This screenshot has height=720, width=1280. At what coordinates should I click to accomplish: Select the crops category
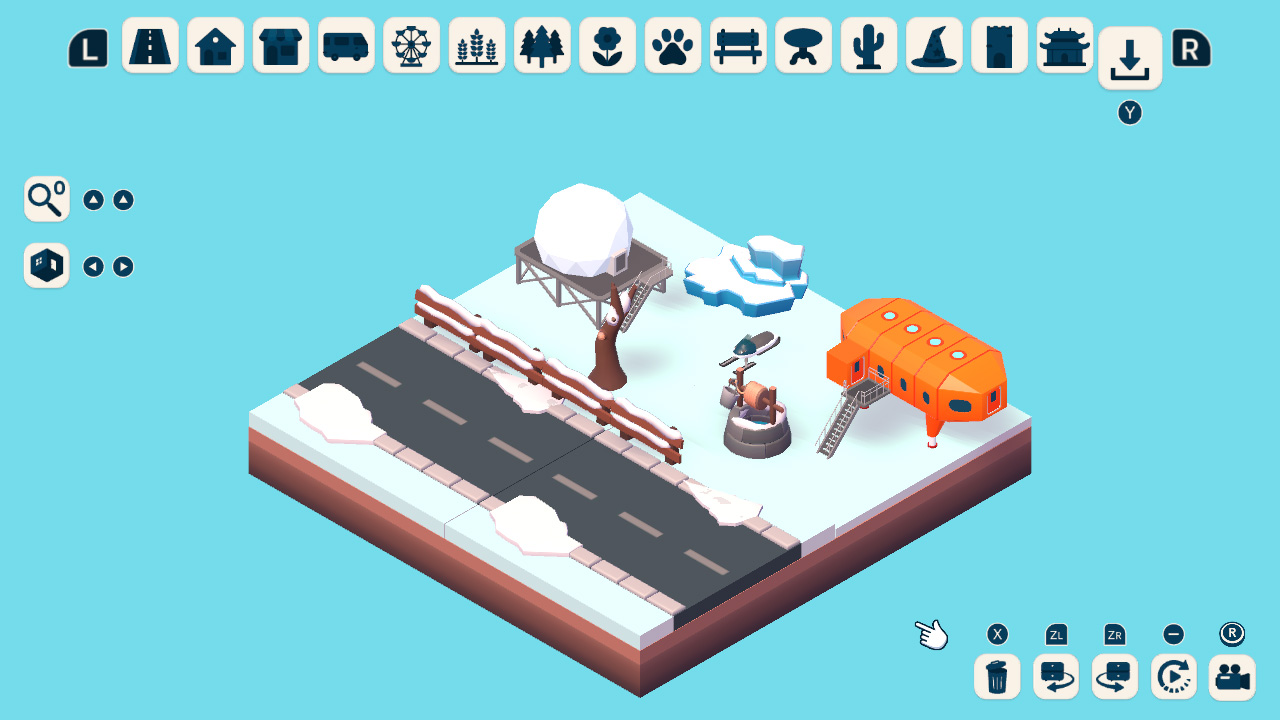477,45
